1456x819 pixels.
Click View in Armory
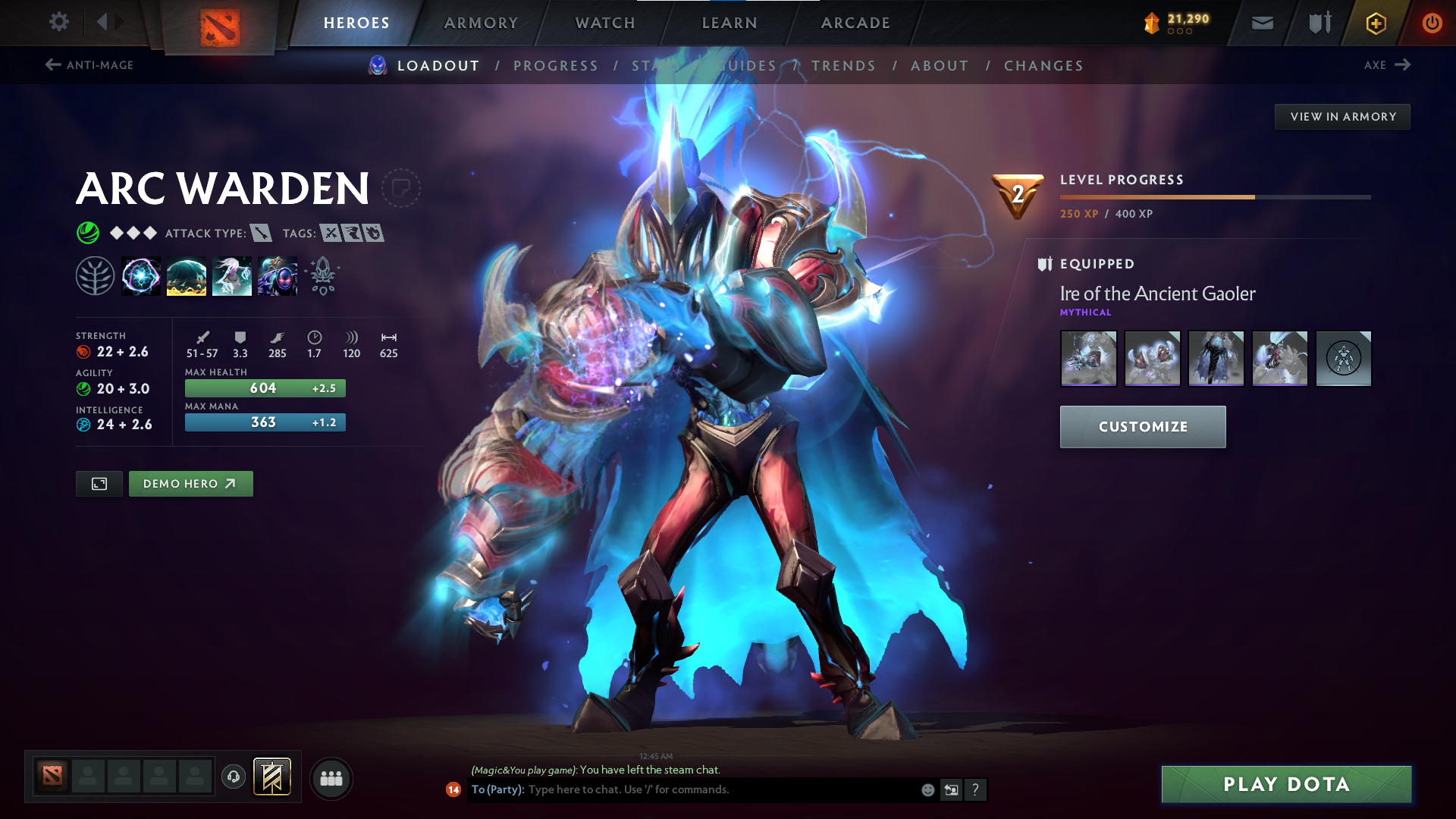[1342, 116]
